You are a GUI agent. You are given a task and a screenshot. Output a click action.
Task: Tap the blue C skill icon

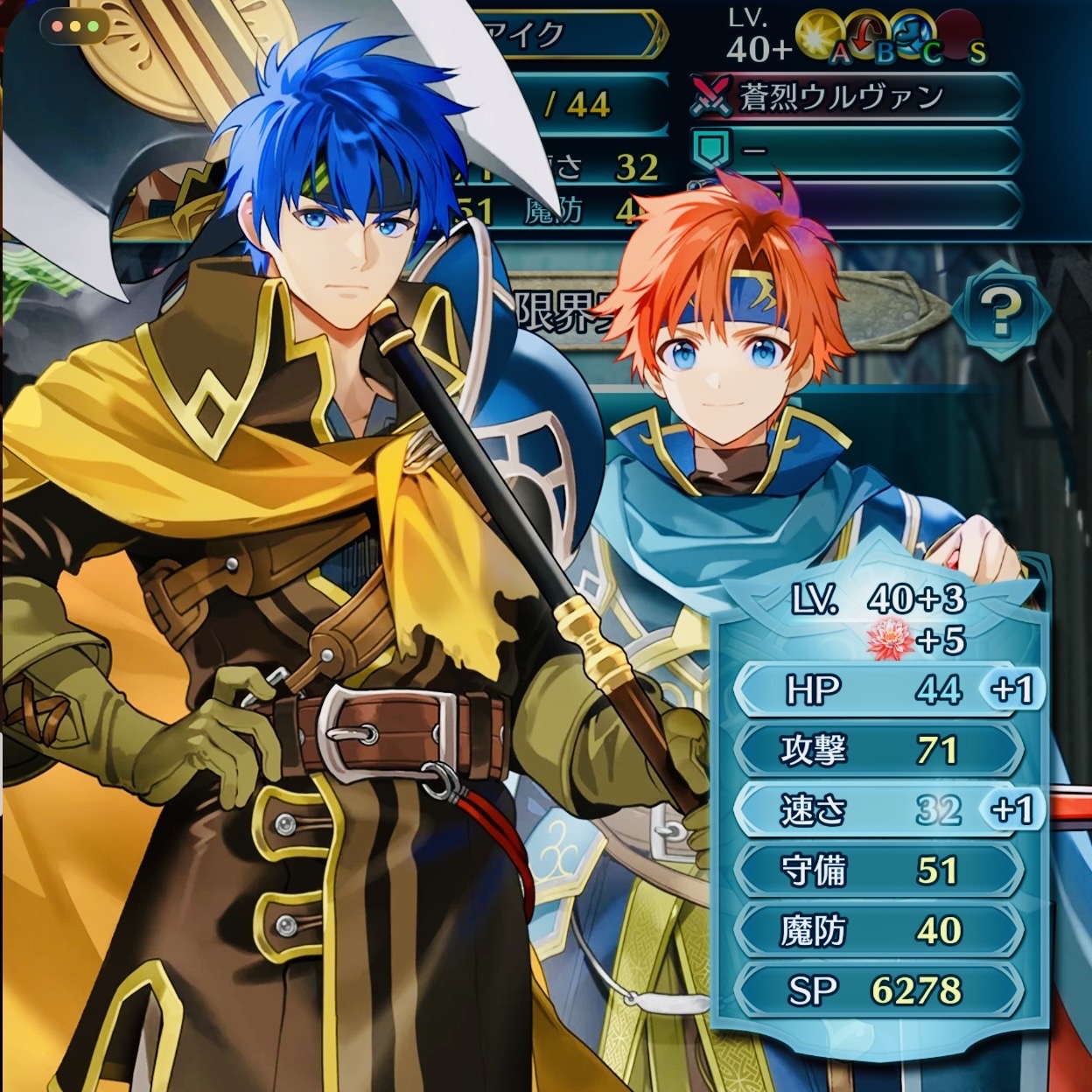pos(912,36)
